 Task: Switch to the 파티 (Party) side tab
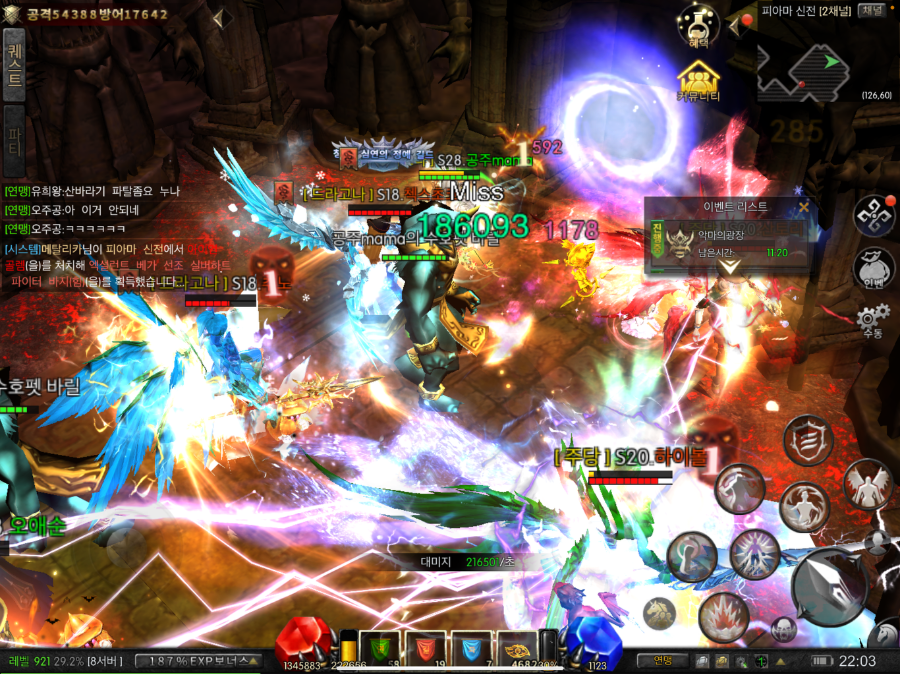pos(14,138)
